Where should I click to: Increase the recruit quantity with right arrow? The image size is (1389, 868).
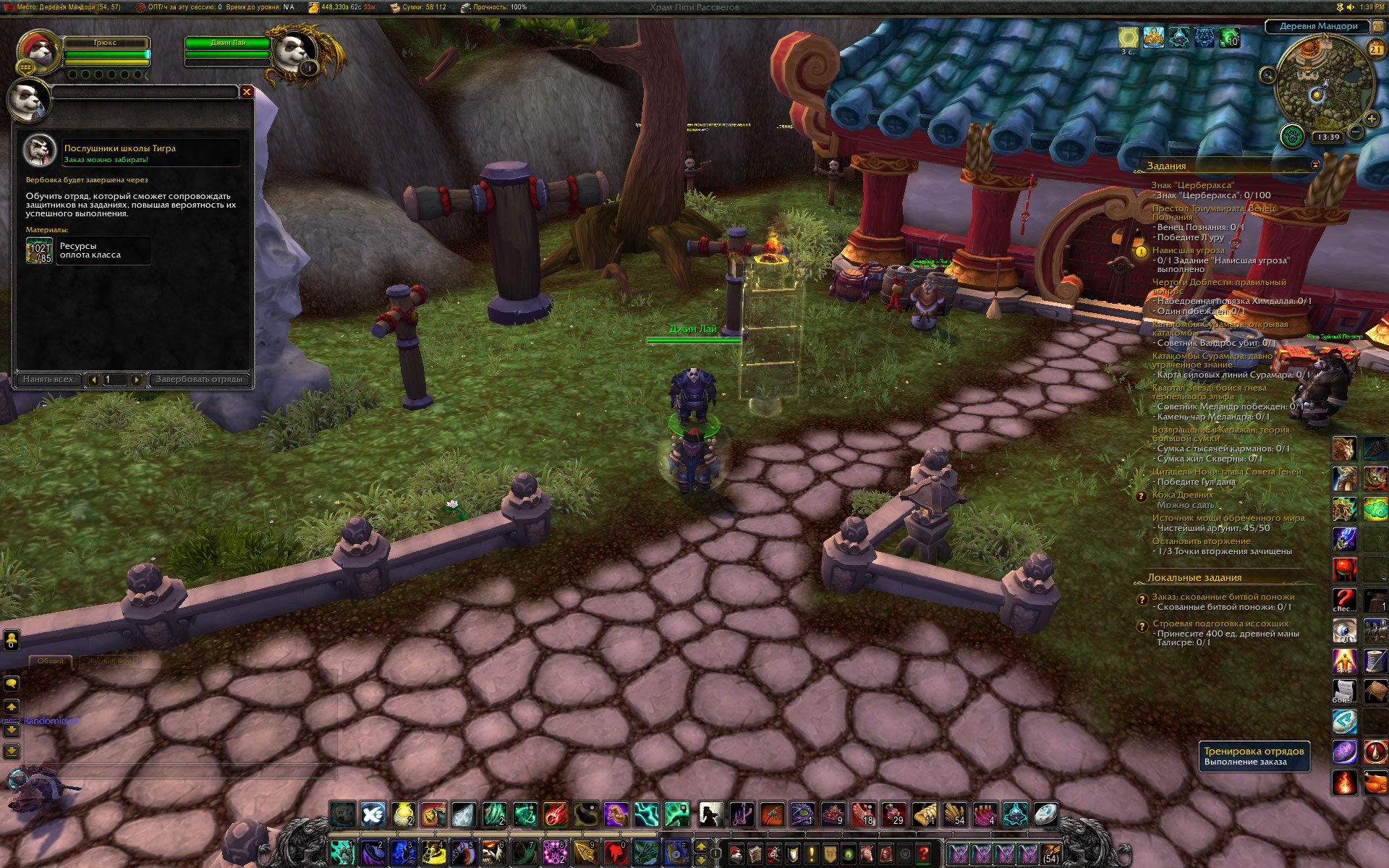136,380
